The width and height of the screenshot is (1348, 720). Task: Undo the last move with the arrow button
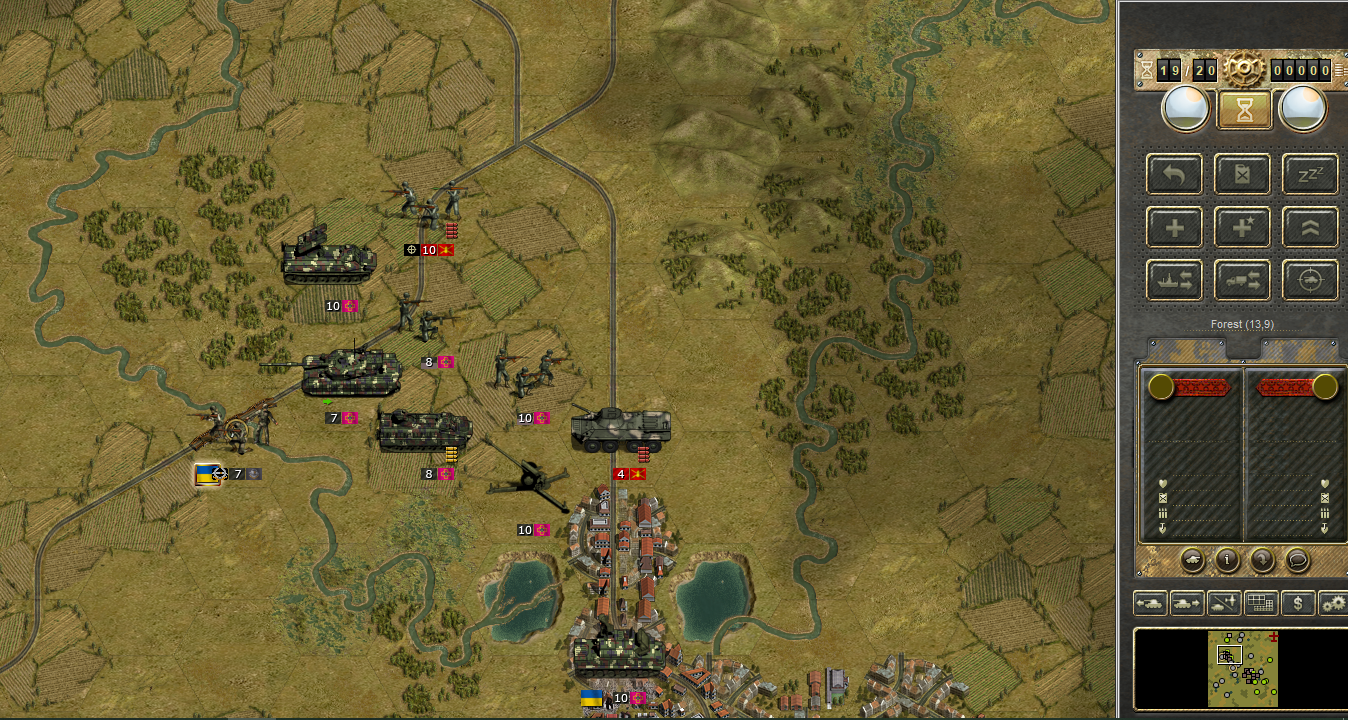pyautogui.click(x=1175, y=175)
